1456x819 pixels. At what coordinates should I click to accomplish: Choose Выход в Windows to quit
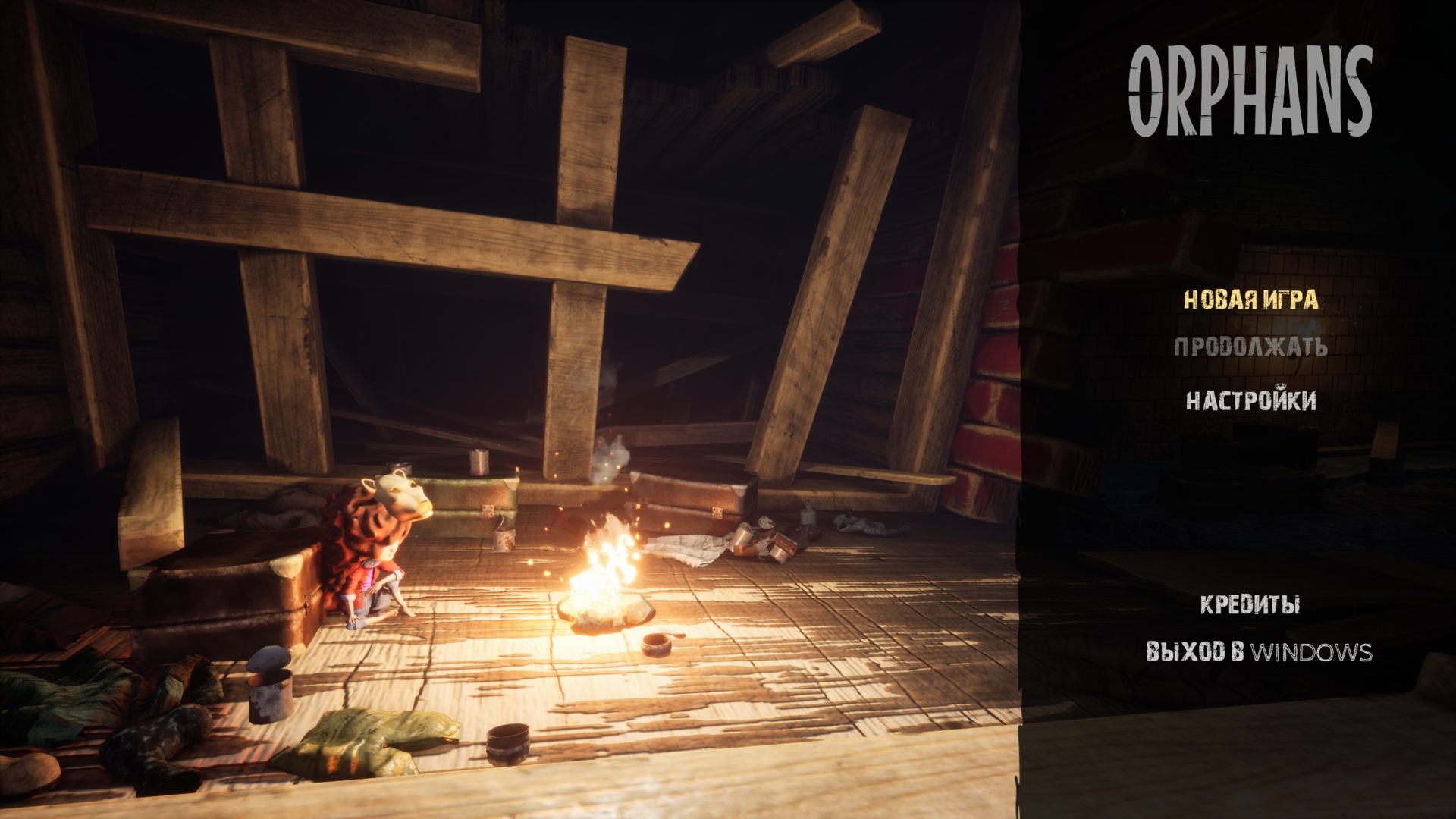[x=1258, y=652]
